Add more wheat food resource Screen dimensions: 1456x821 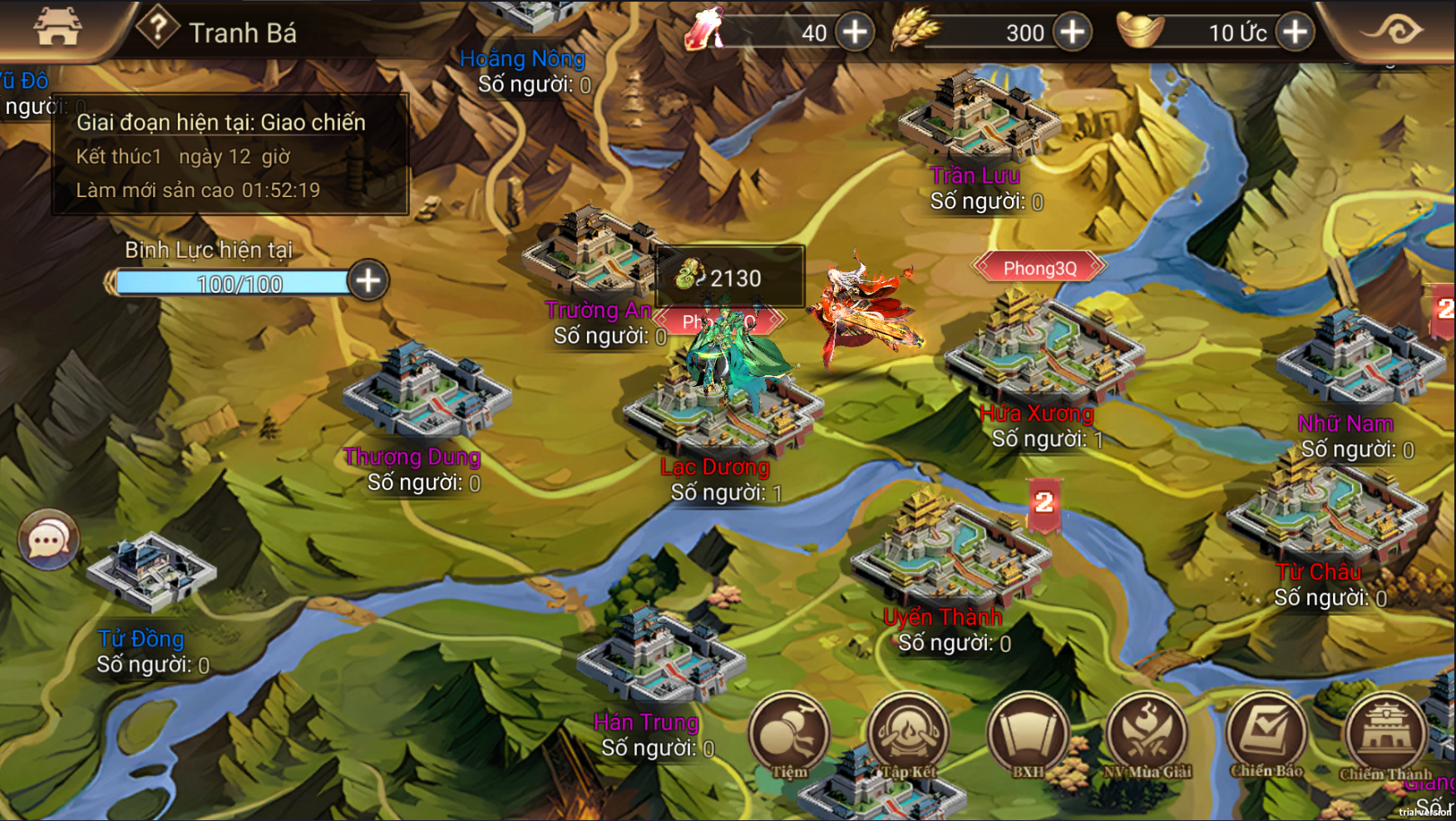coord(1073,32)
